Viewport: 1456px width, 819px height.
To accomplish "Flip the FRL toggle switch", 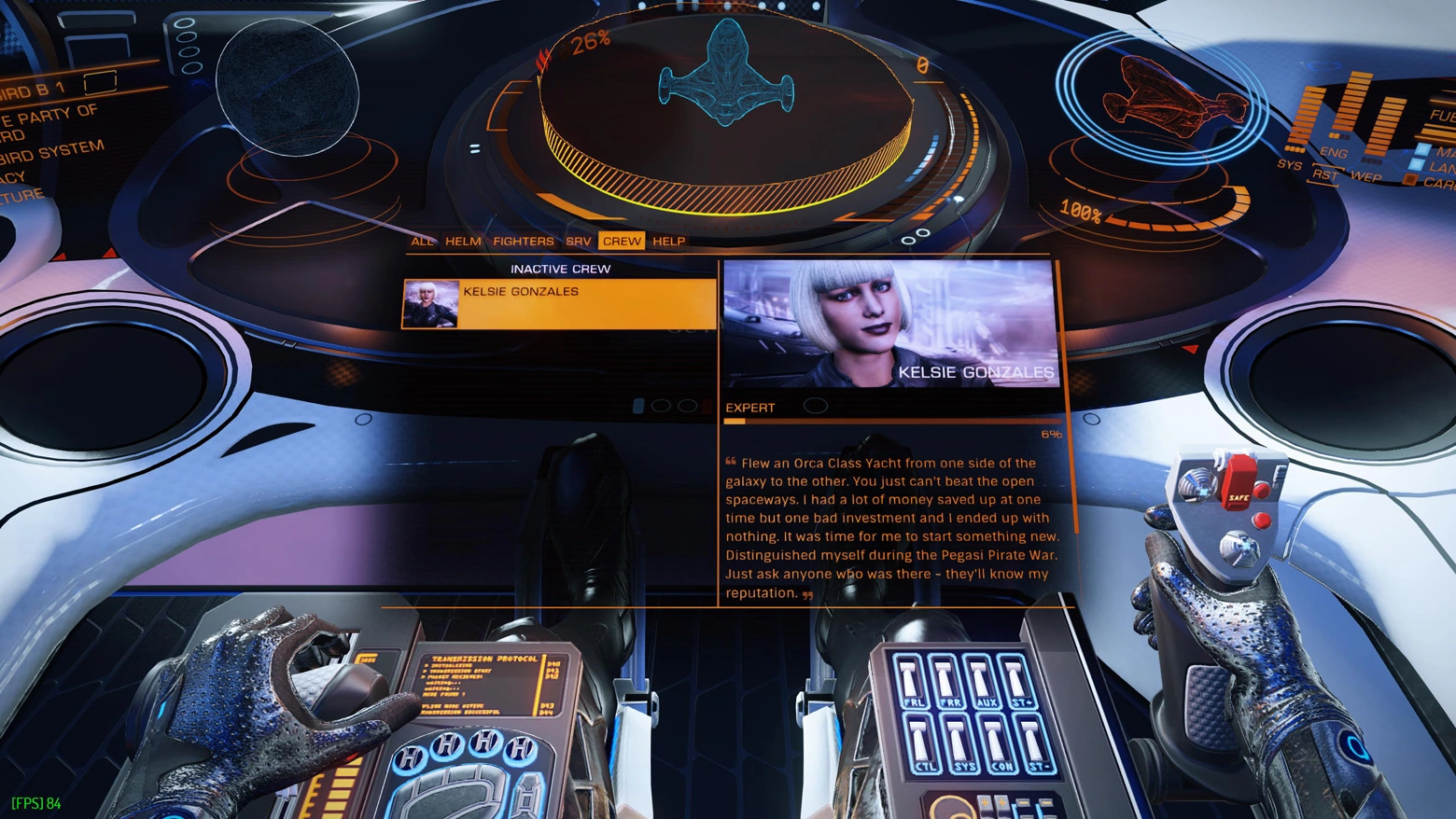I will (x=909, y=679).
